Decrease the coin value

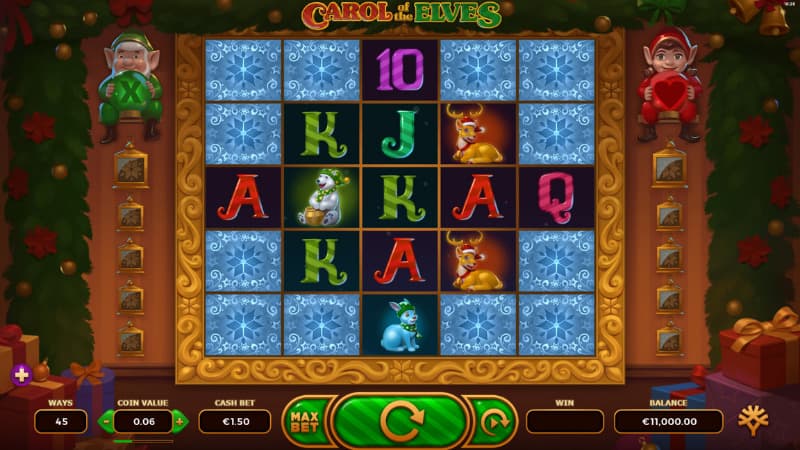(x=106, y=421)
